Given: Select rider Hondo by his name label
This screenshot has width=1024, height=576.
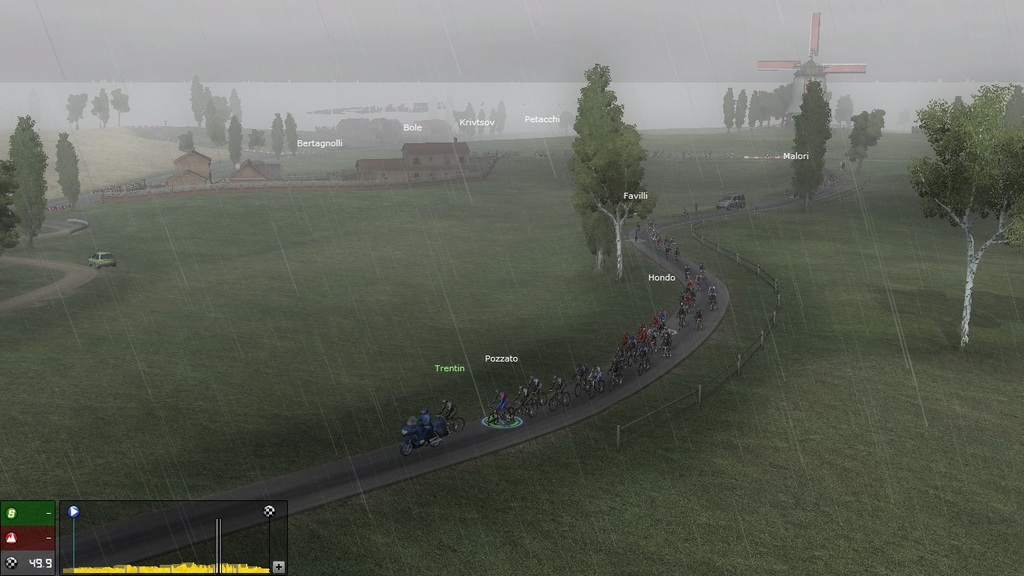Looking at the screenshot, I should coord(661,278).
